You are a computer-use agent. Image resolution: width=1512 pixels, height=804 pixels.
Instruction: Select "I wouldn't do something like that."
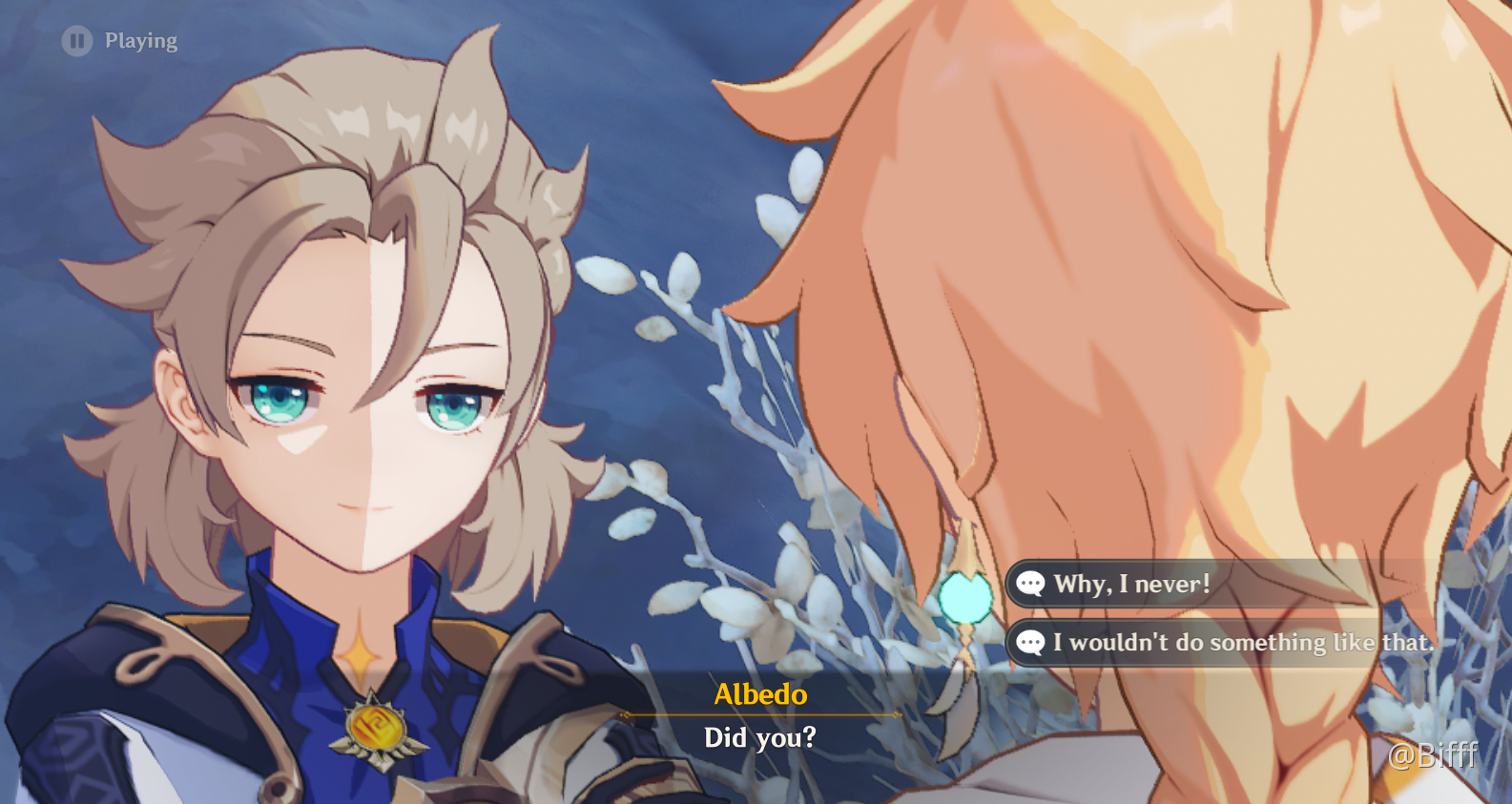[x=1242, y=643]
